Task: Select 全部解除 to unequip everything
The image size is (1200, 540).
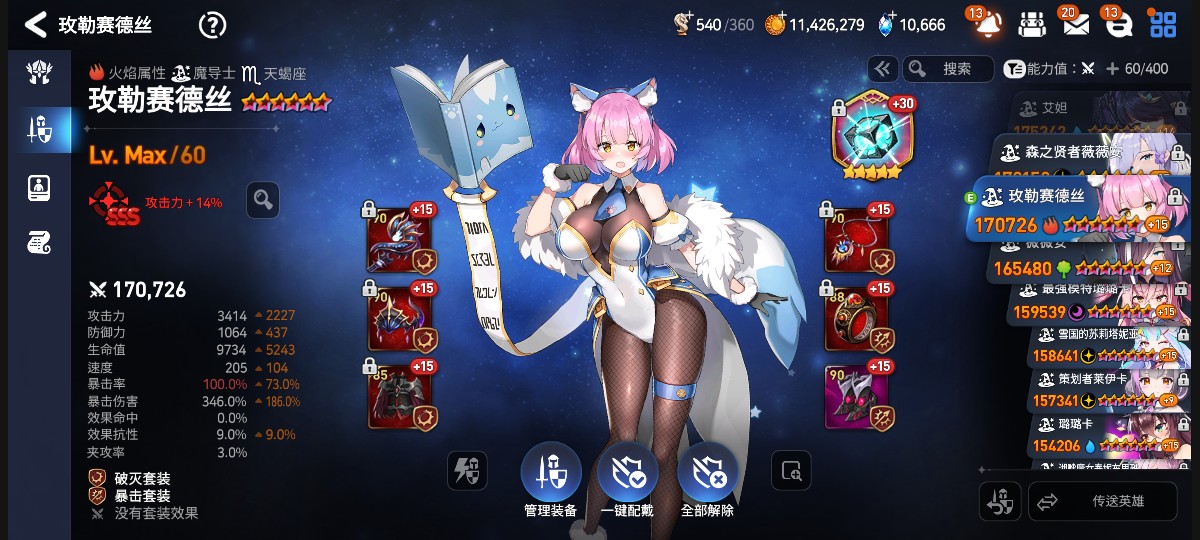Action: click(x=707, y=474)
